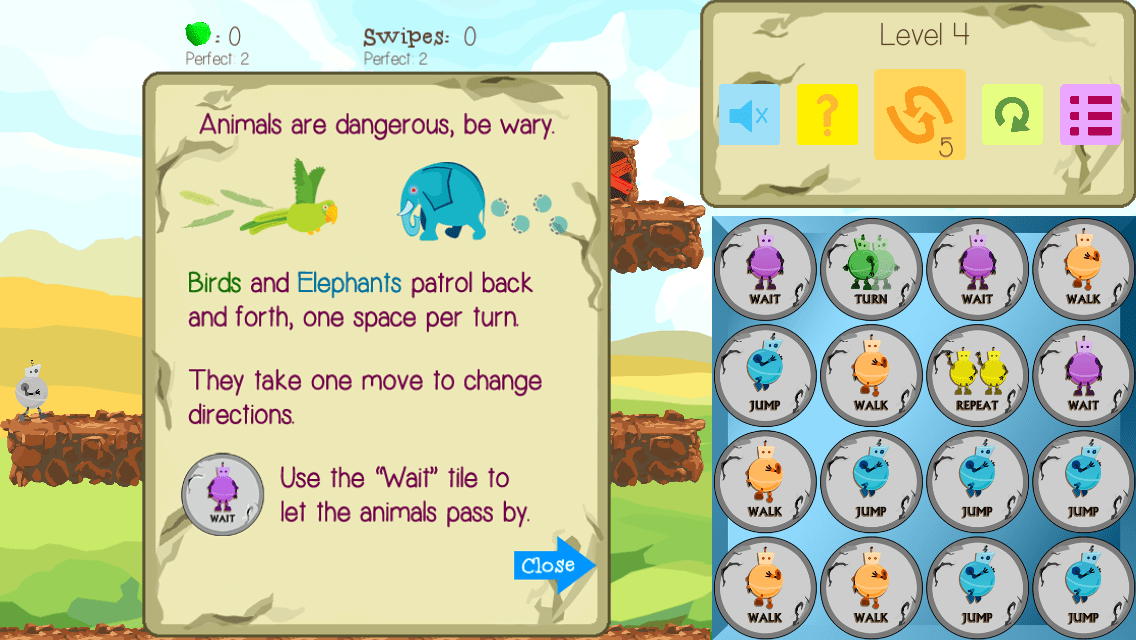Select the green Turn robot tile
The image size is (1136, 640).
(871, 269)
